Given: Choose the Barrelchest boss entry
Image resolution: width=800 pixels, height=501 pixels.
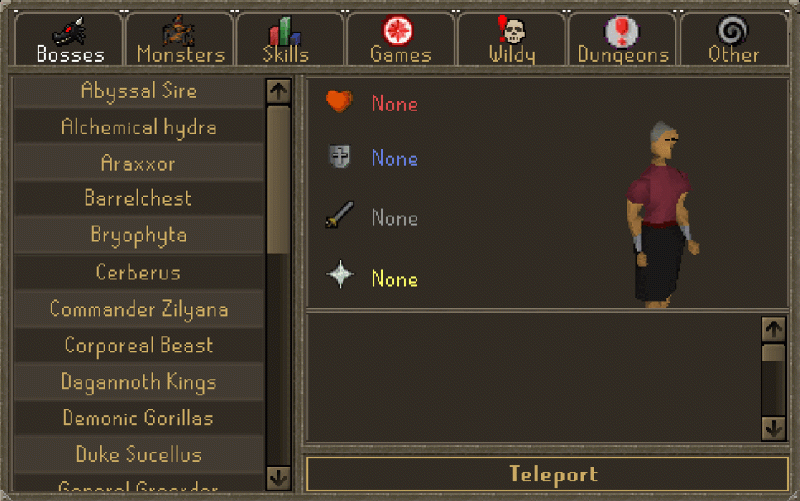Looking at the screenshot, I should tap(138, 199).
